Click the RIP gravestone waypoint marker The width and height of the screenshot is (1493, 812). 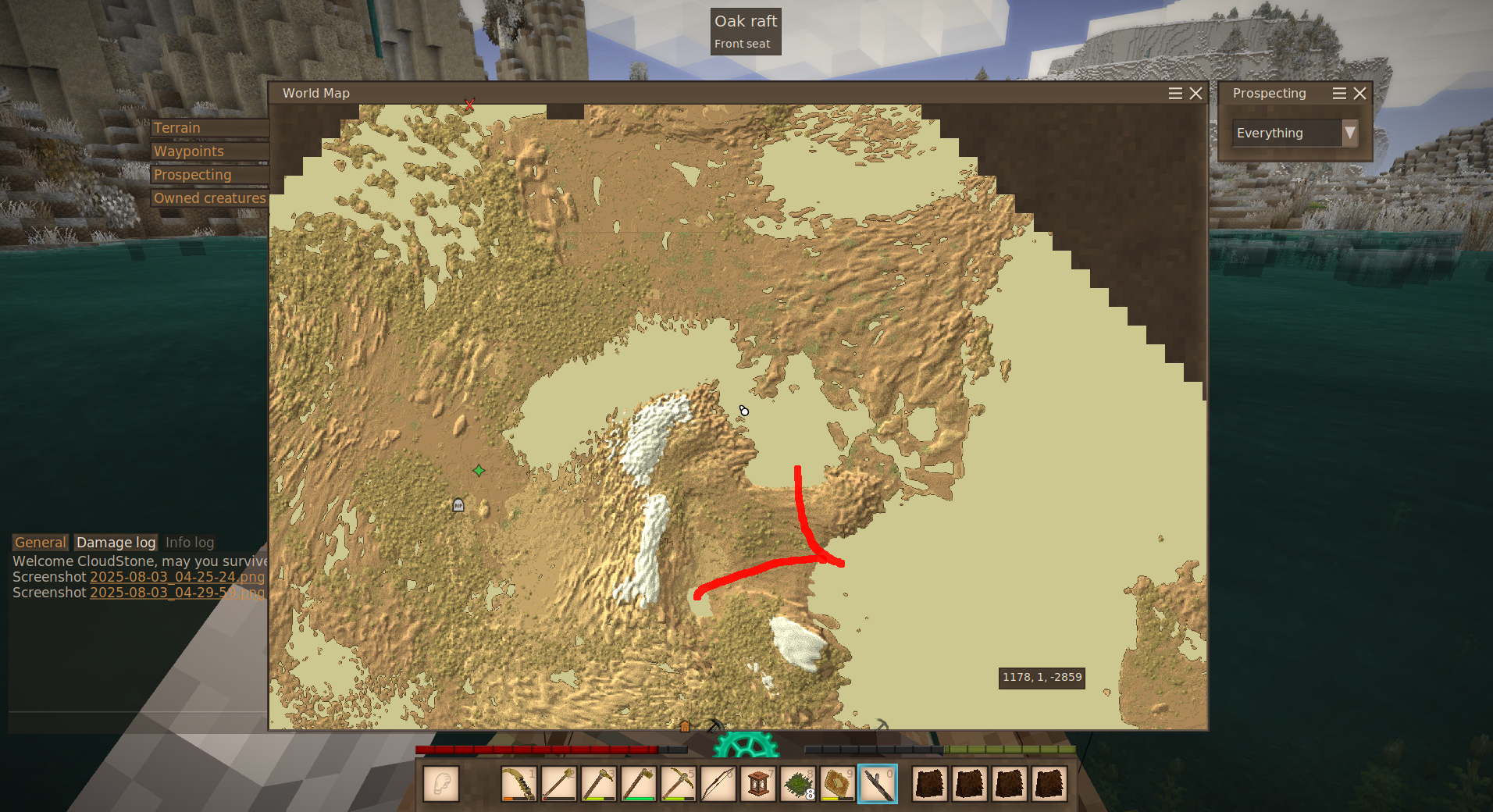click(x=458, y=505)
